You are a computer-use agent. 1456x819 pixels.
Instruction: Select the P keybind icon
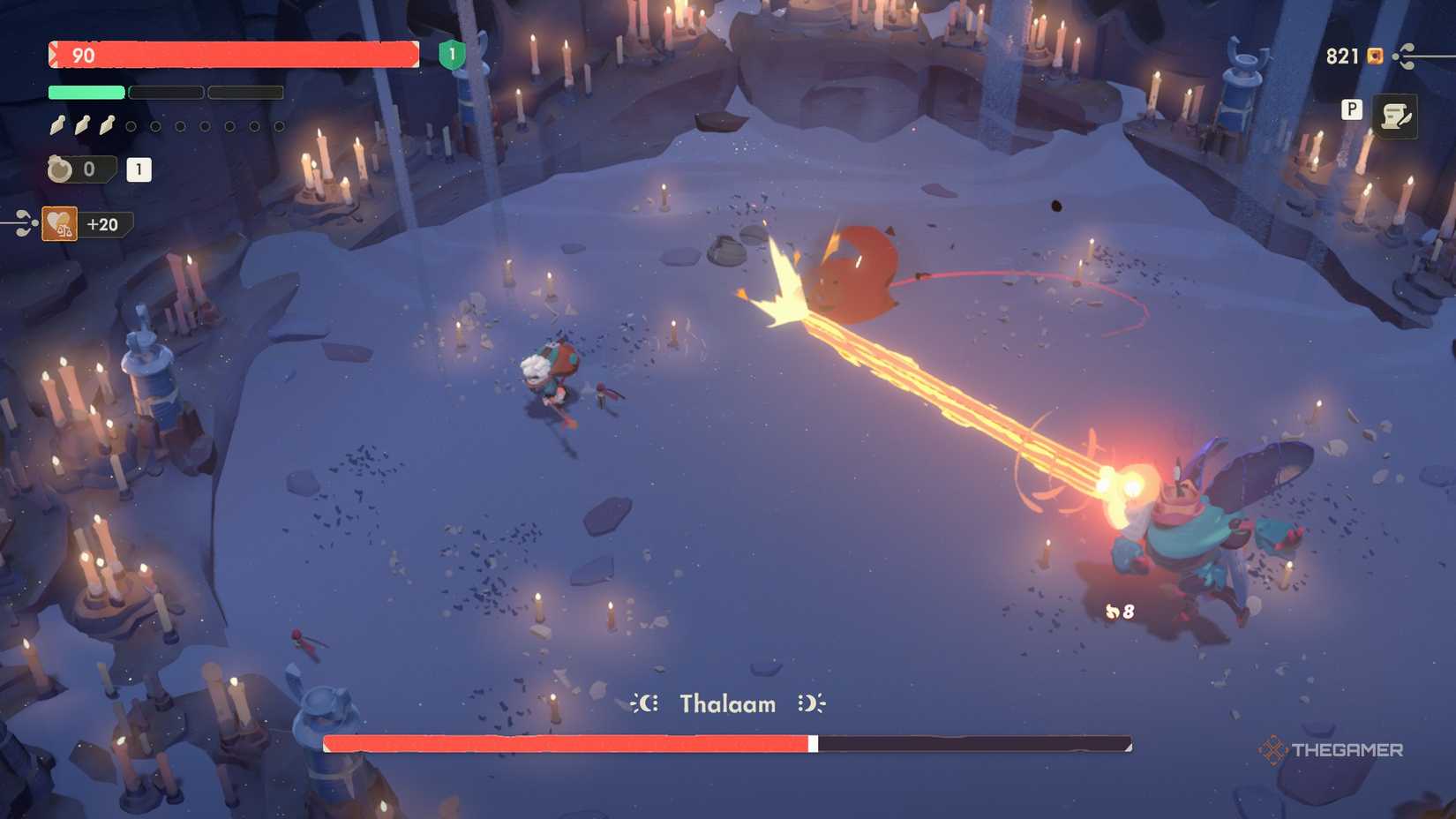pos(1350,111)
